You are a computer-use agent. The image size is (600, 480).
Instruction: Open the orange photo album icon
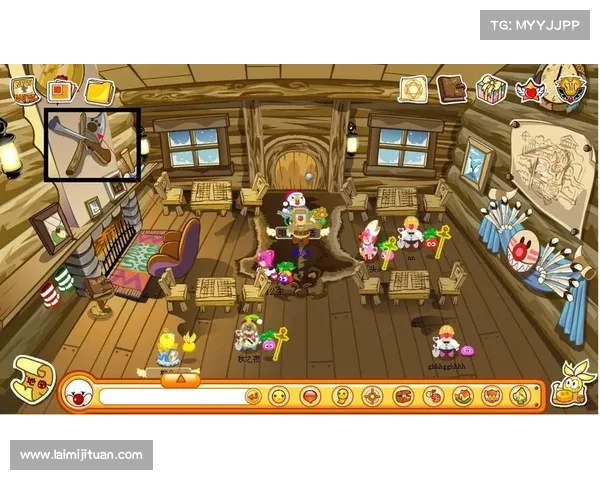(62, 92)
